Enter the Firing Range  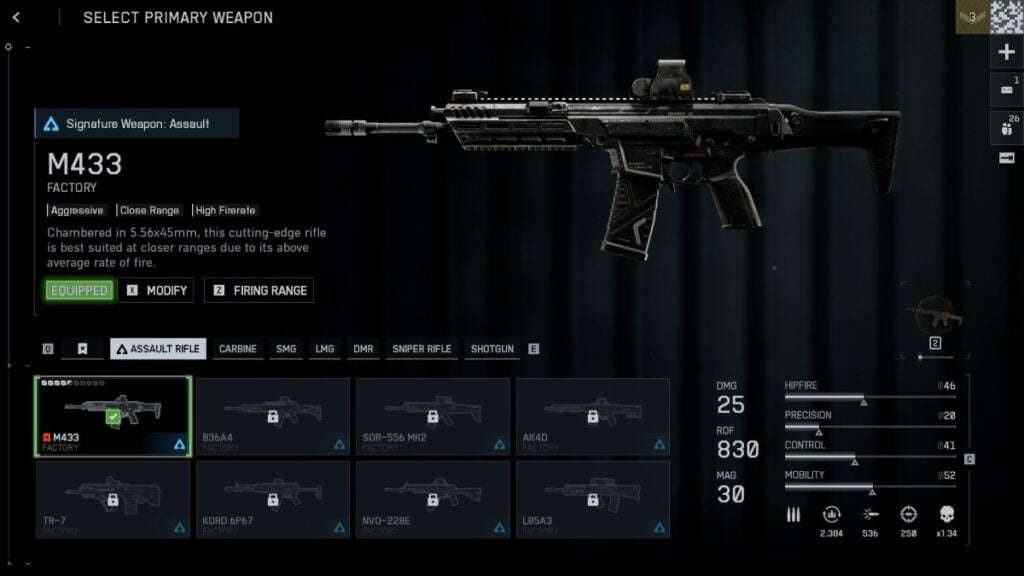pos(259,290)
